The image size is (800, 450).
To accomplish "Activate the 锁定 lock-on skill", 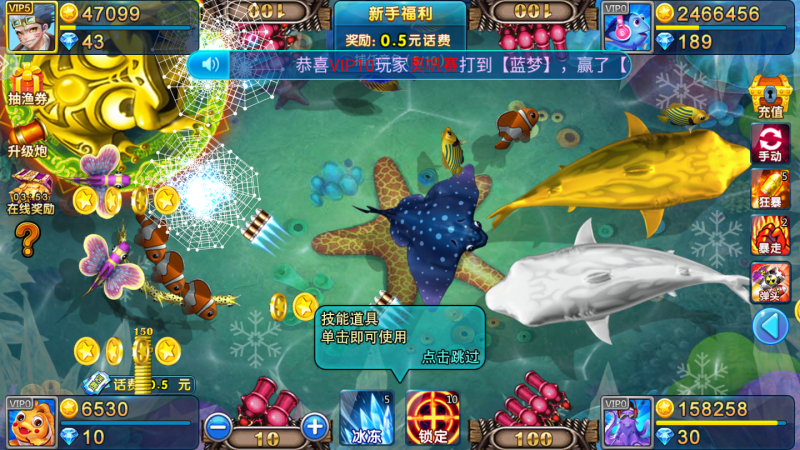I will coord(433,416).
